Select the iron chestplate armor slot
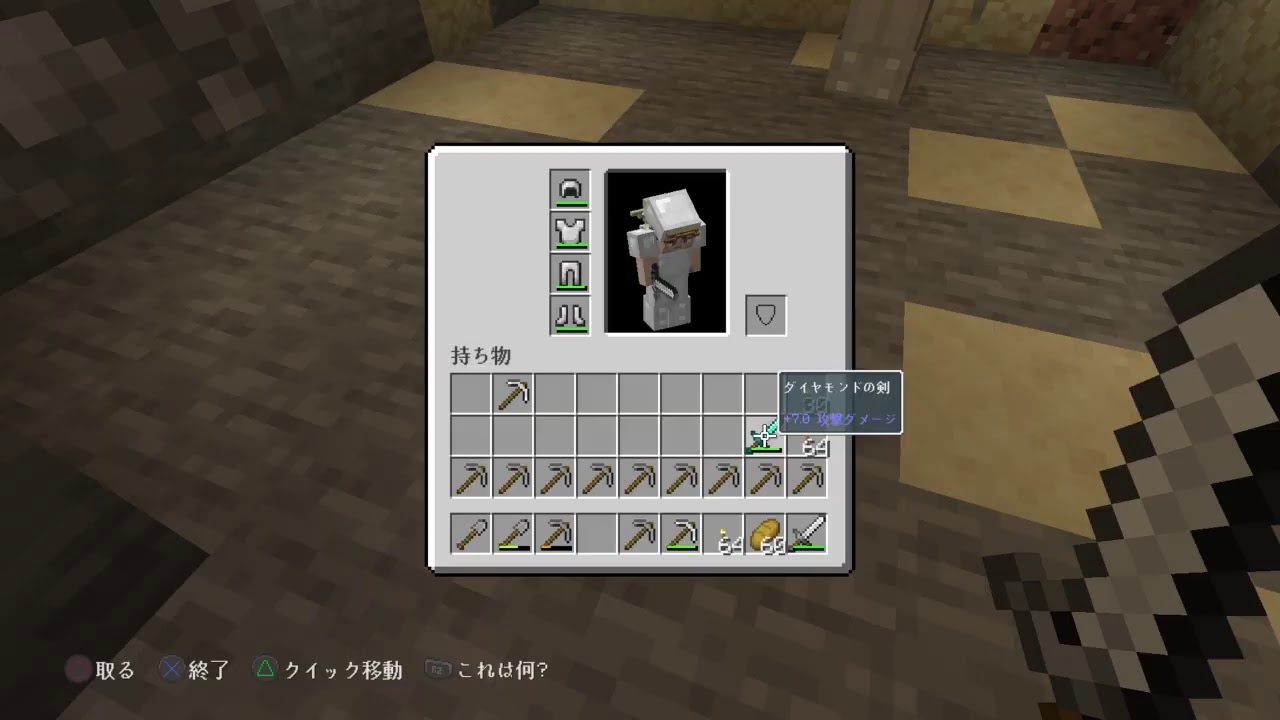 pyautogui.click(x=570, y=230)
